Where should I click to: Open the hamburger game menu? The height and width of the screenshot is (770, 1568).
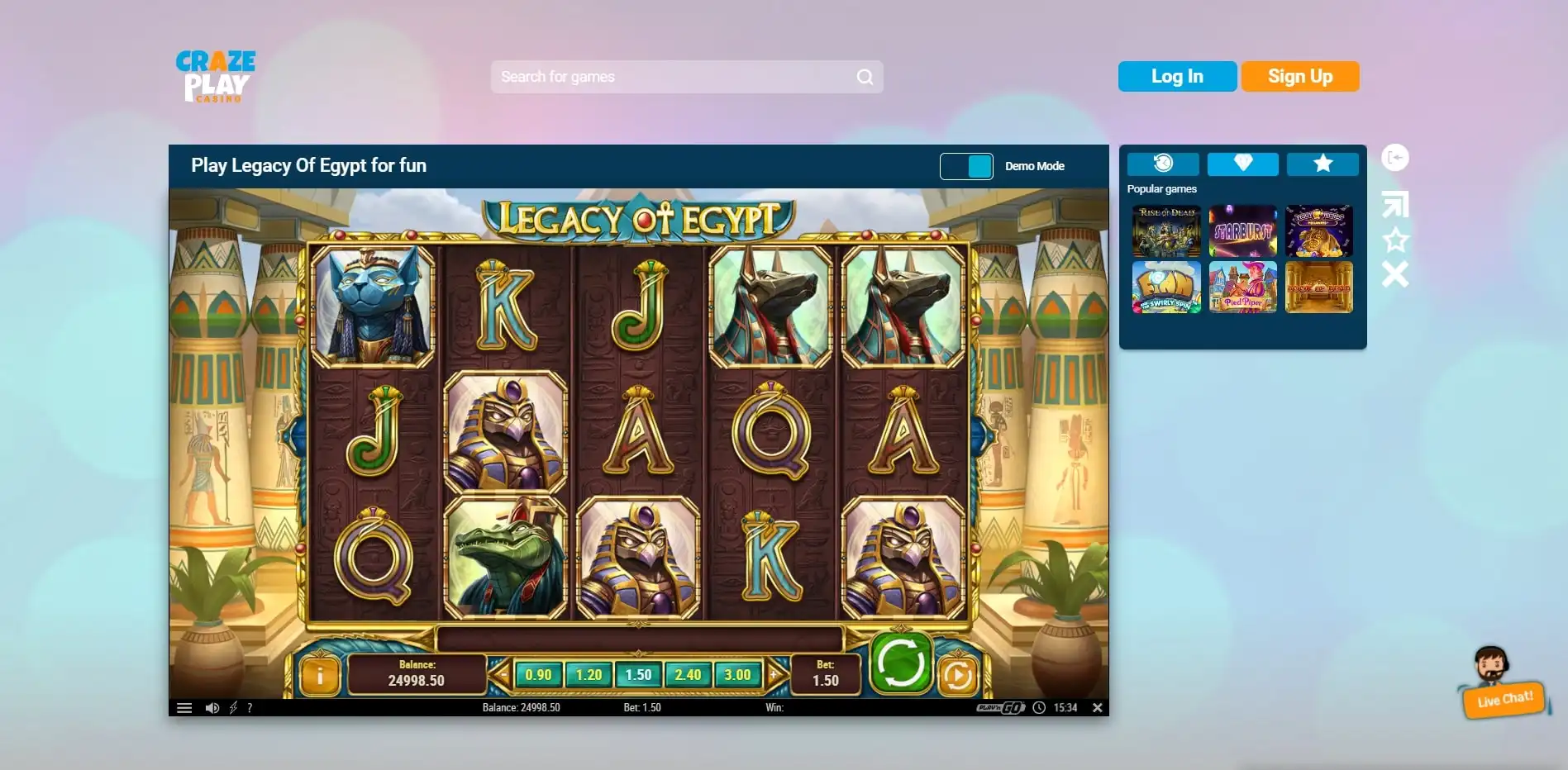coord(184,708)
